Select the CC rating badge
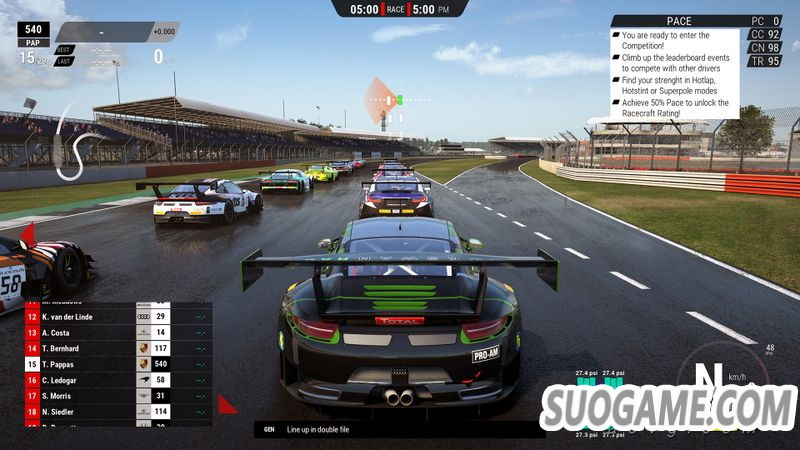Screen dimensions: 800x450 coord(765,34)
